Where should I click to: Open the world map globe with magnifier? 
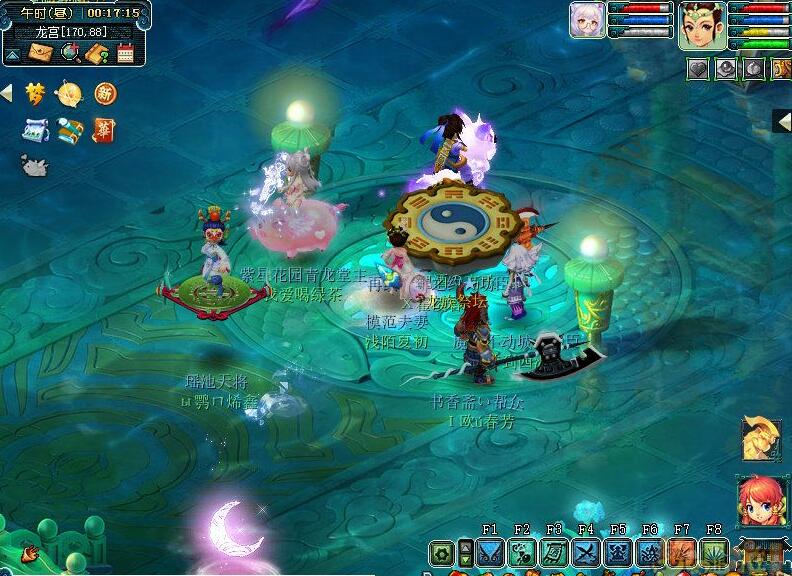coord(70,53)
